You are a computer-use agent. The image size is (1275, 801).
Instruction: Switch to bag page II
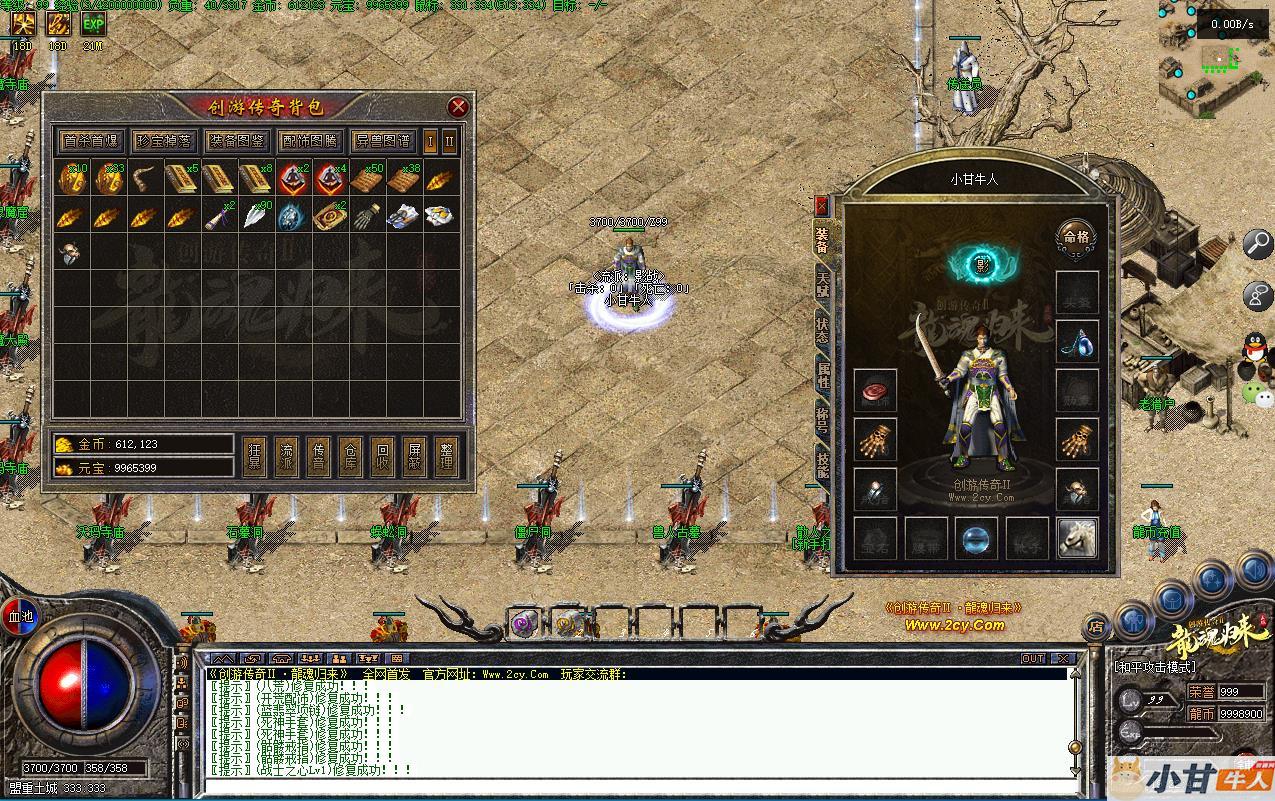click(x=449, y=141)
